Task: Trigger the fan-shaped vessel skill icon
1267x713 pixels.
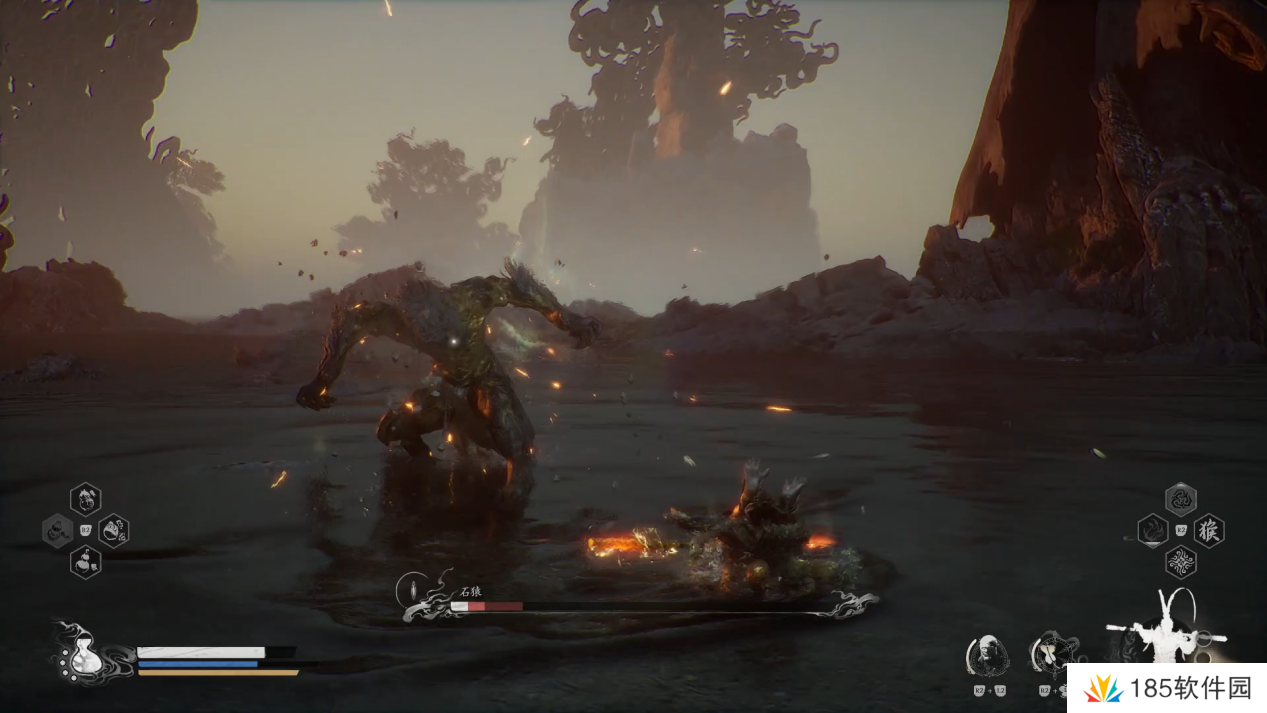Action: pyautogui.click(x=1051, y=653)
